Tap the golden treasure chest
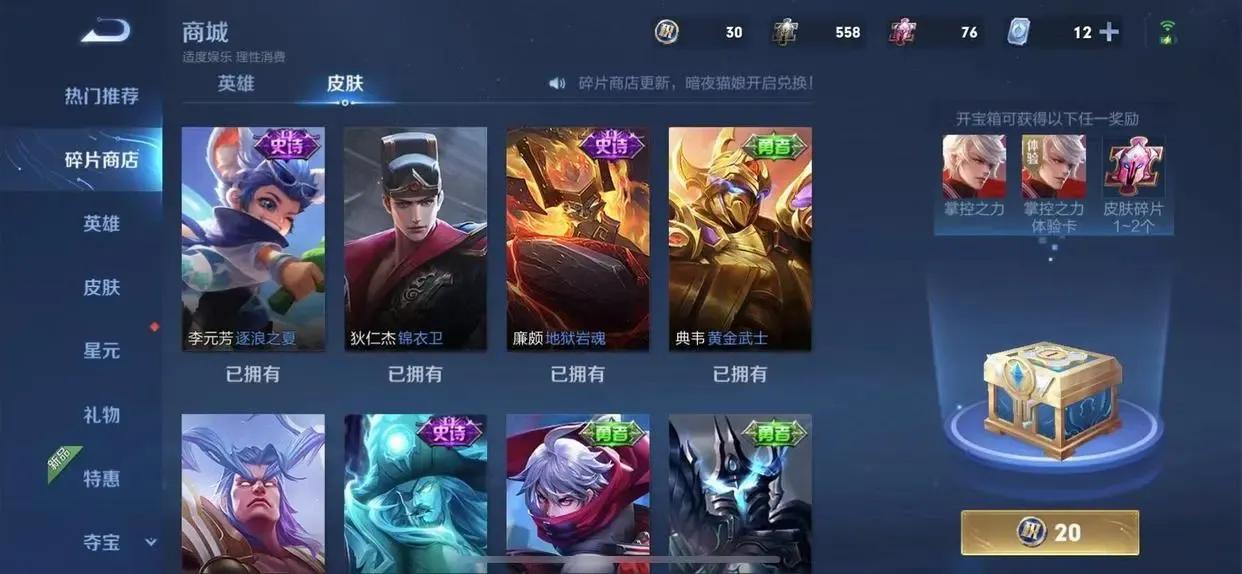This screenshot has width=1242, height=574. pyautogui.click(x=1050, y=398)
